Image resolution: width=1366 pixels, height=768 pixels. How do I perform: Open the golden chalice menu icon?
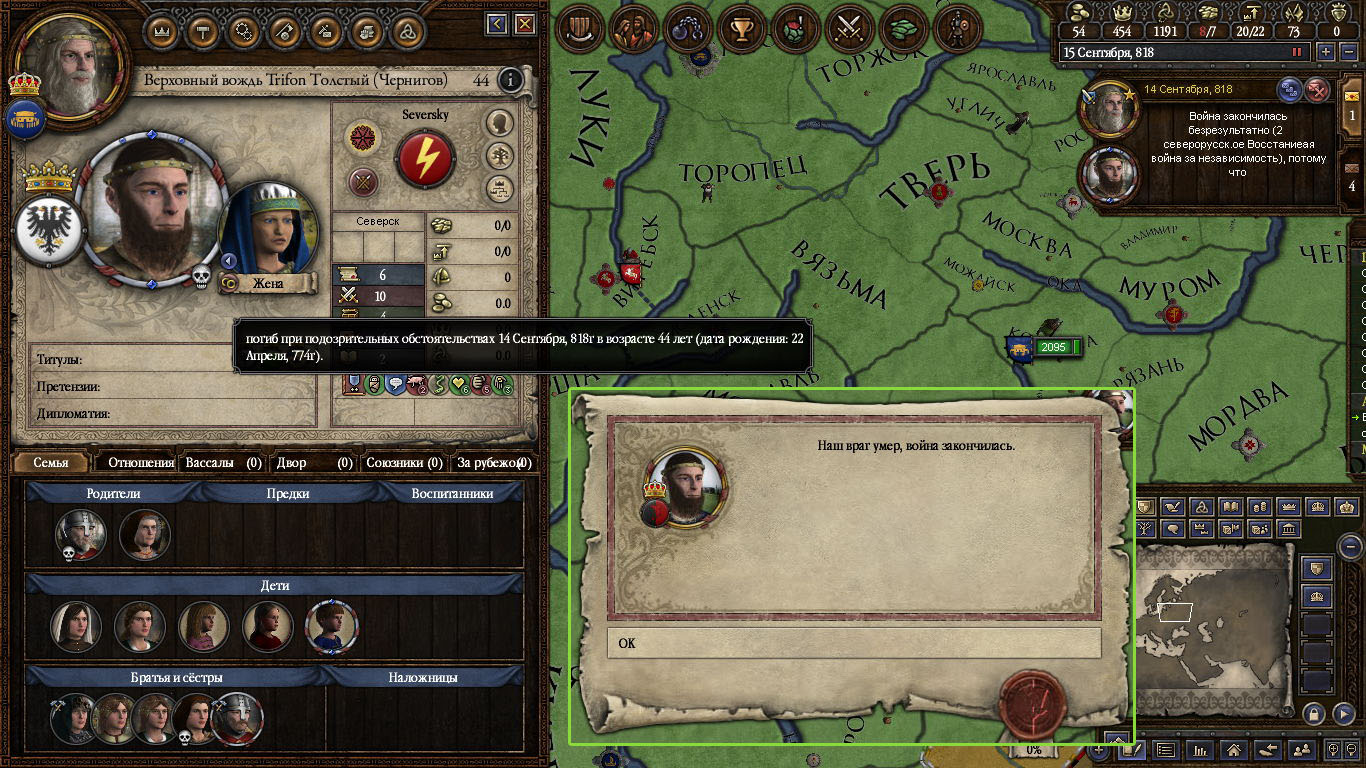741,29
